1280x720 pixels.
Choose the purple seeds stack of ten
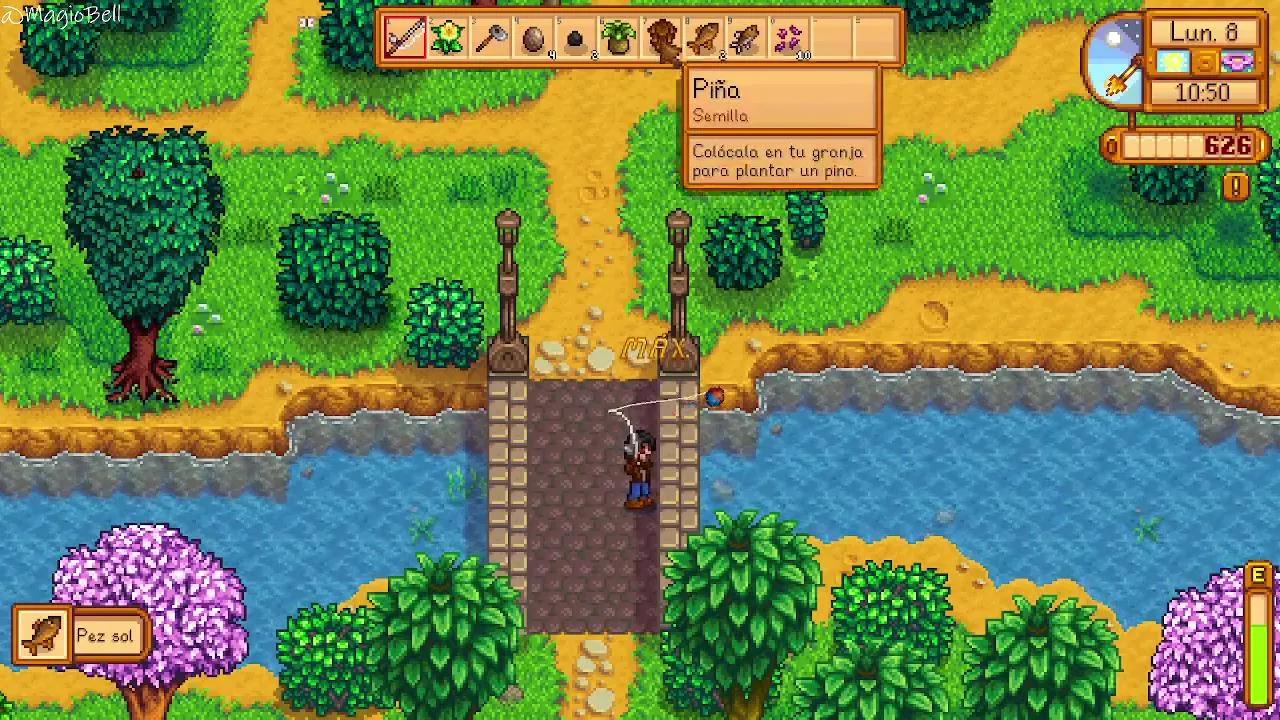(x=791, y=39)
